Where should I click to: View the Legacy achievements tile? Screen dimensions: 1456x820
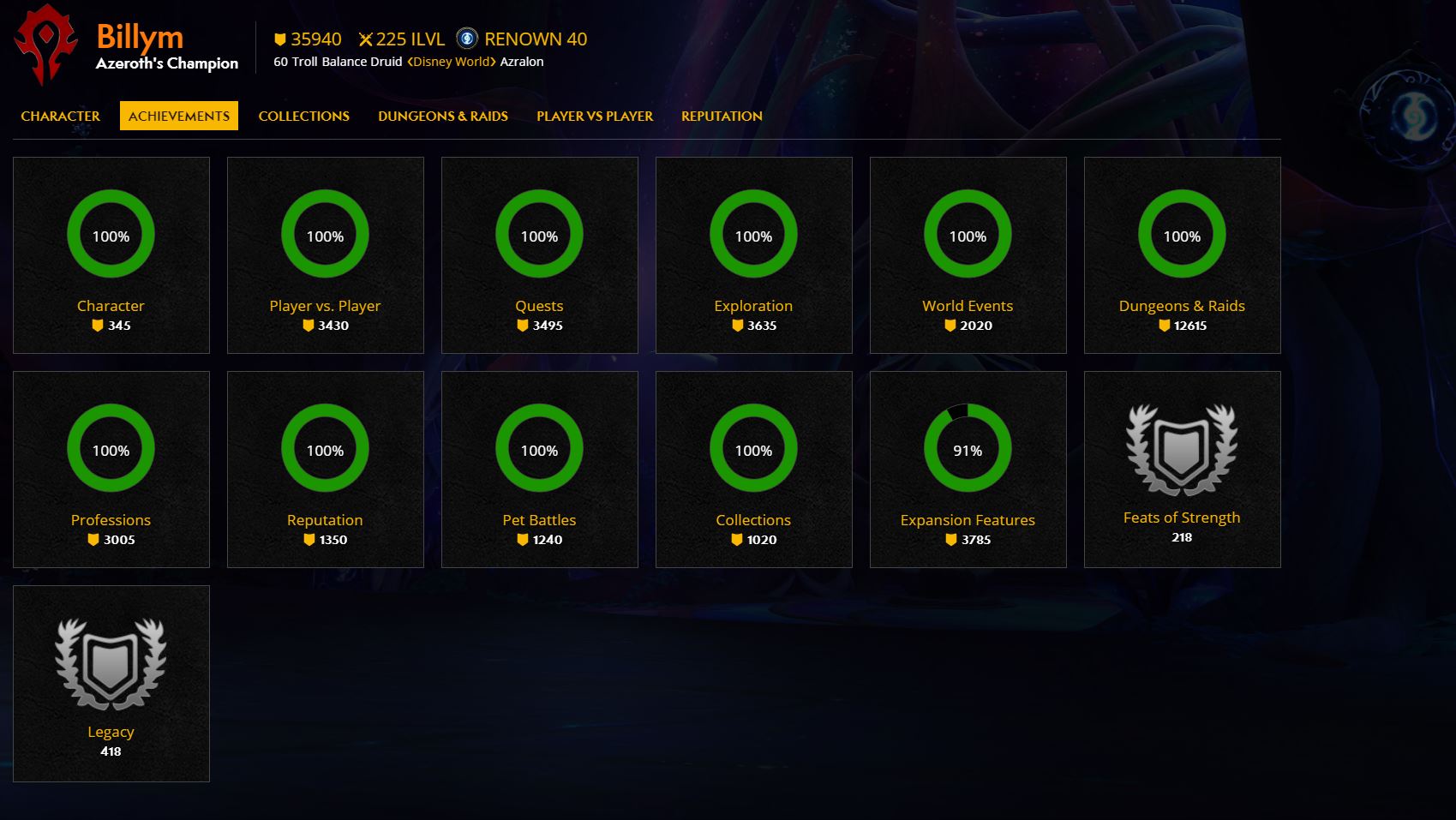tap(111, 684)
